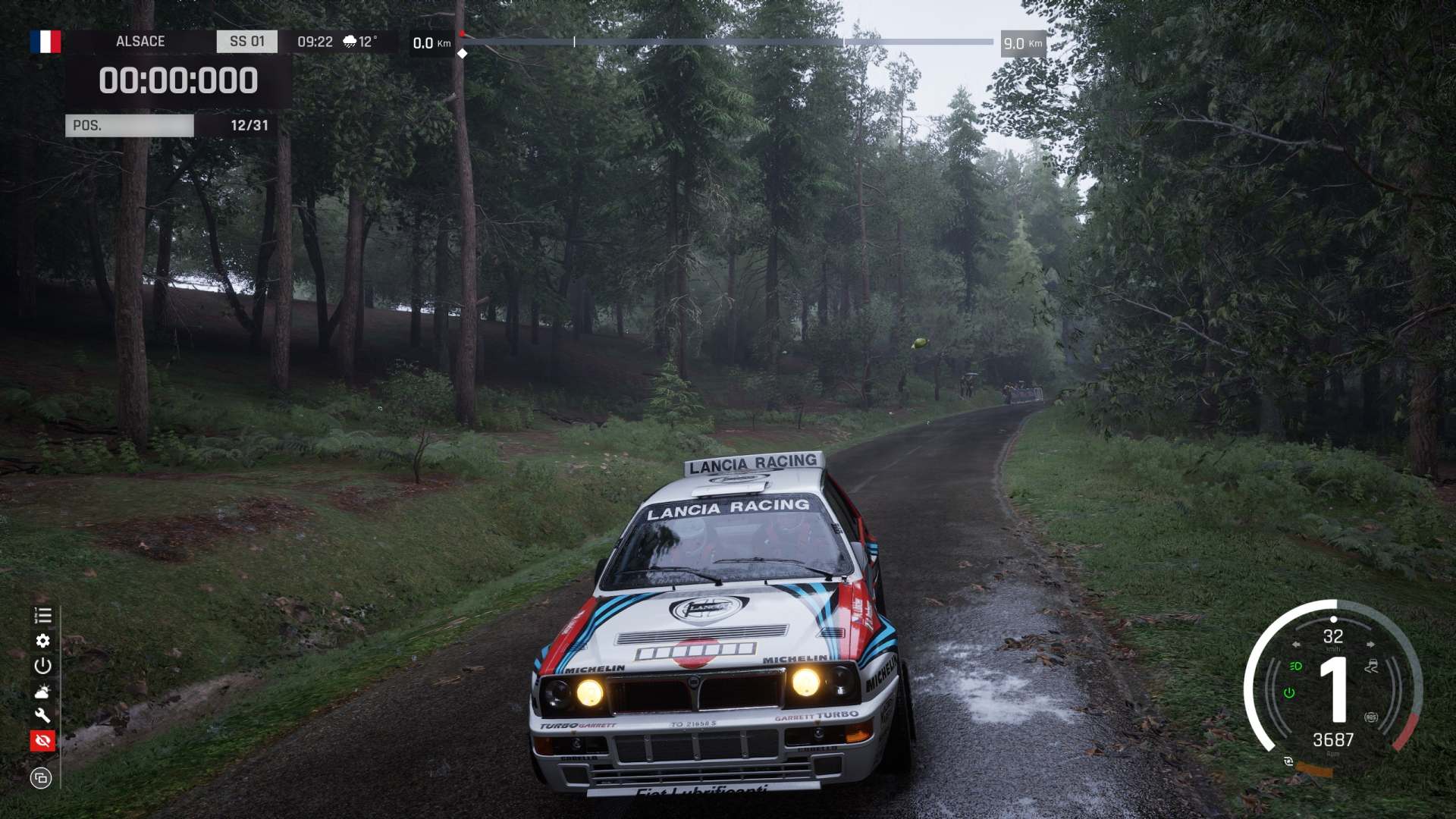
Task: Click the power icon in the sidebar
Action: coord(42,666)
